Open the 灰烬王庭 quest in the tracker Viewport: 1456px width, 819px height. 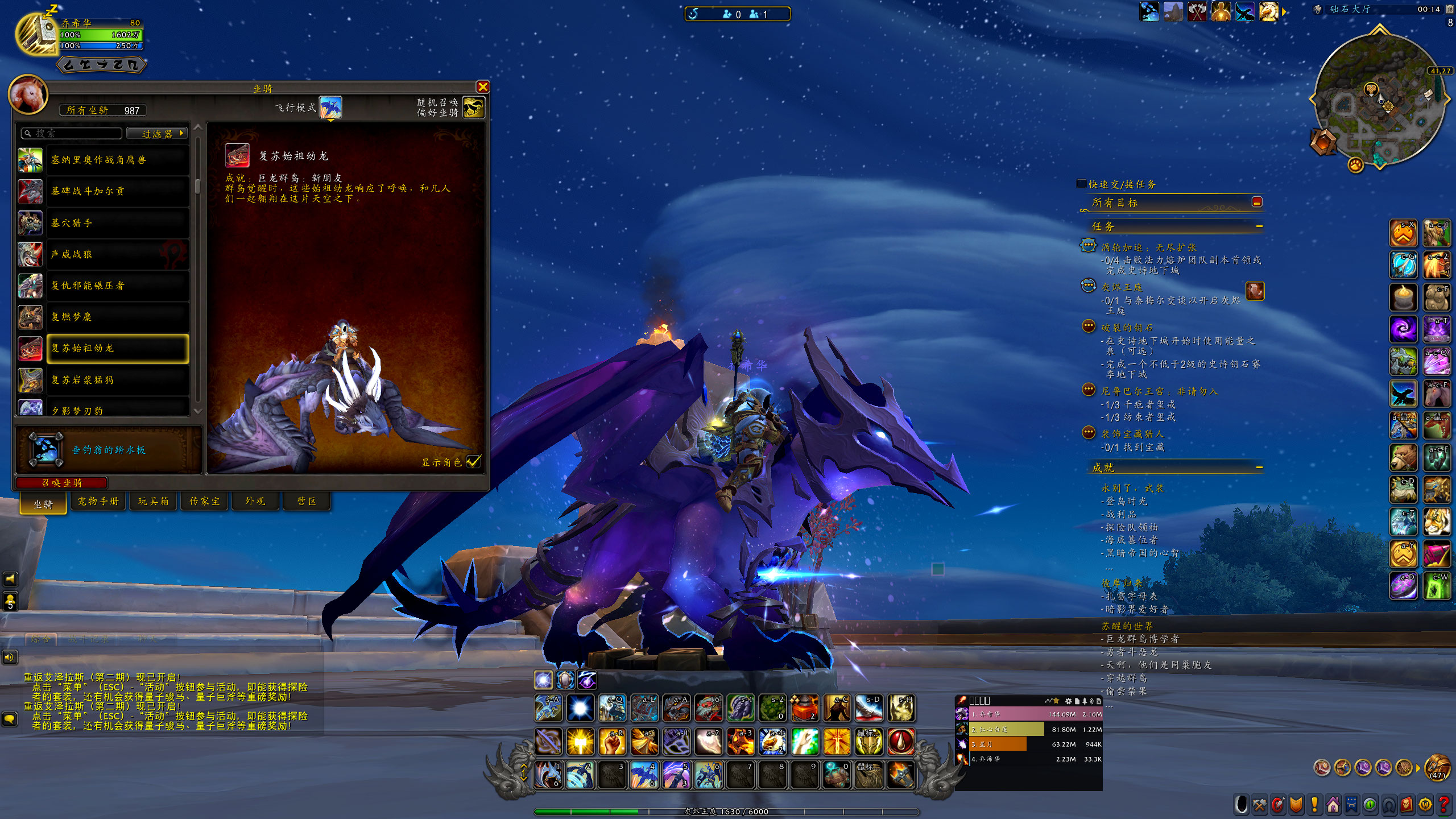(1122, 287)
